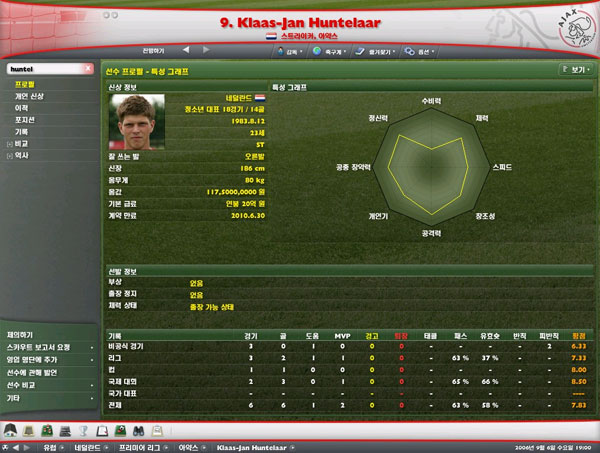Show the 포지션 positions page
This screenshot has width=600, height=453.
[24, 119]
